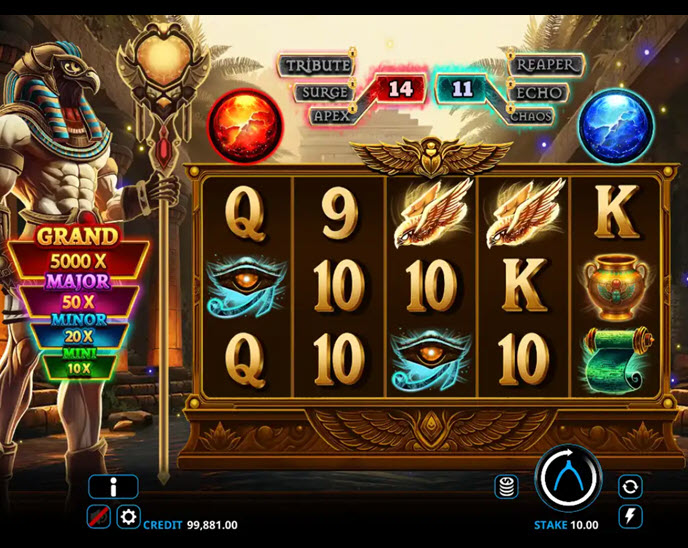
Task: Open the gear settings menu
Action: pos(129,517)
